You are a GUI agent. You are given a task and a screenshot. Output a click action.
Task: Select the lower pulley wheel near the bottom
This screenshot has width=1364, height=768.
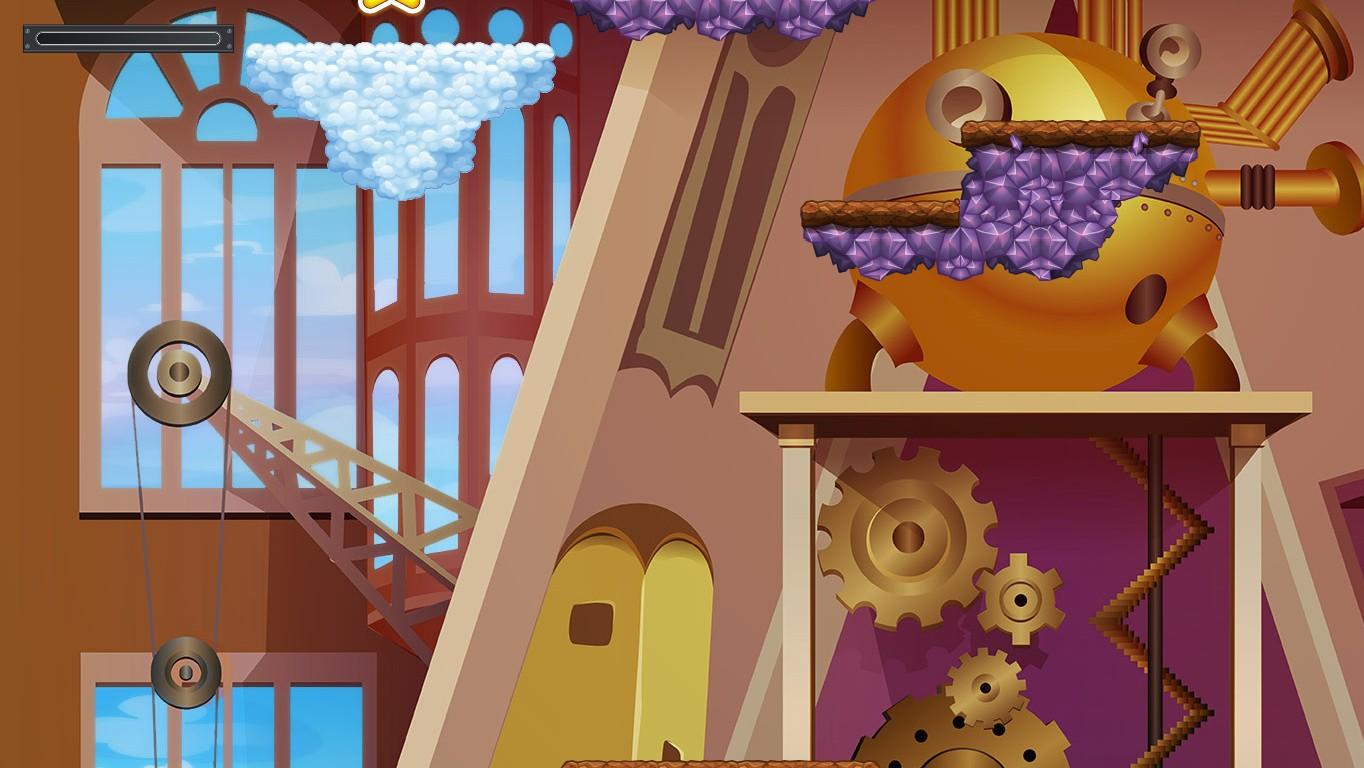click(185, 670)
